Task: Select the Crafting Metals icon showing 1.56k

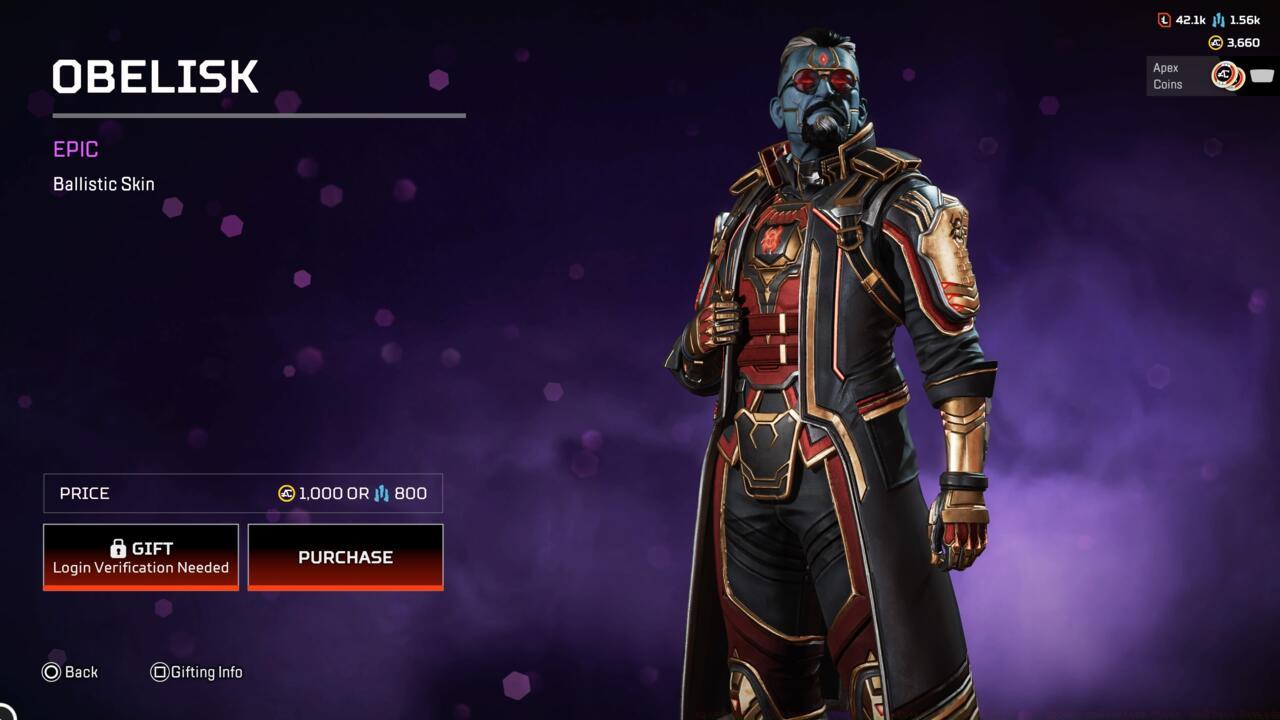Action: pos(1218,20)
